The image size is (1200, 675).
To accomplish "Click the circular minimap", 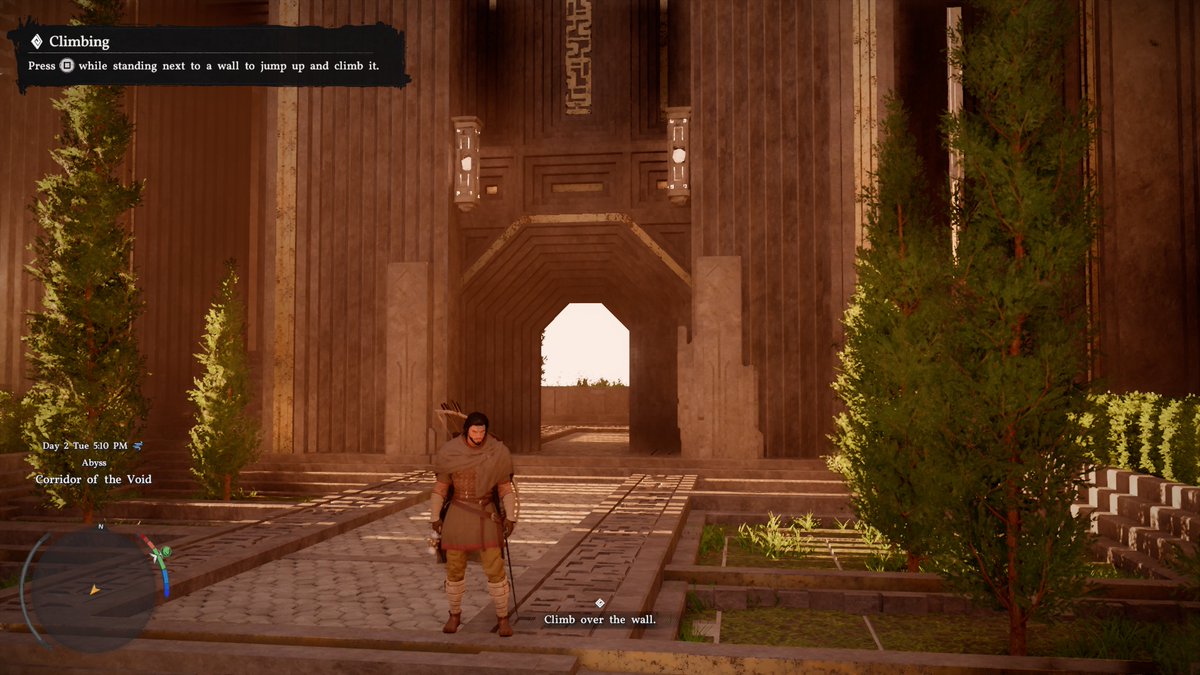I will coord(93,590).
